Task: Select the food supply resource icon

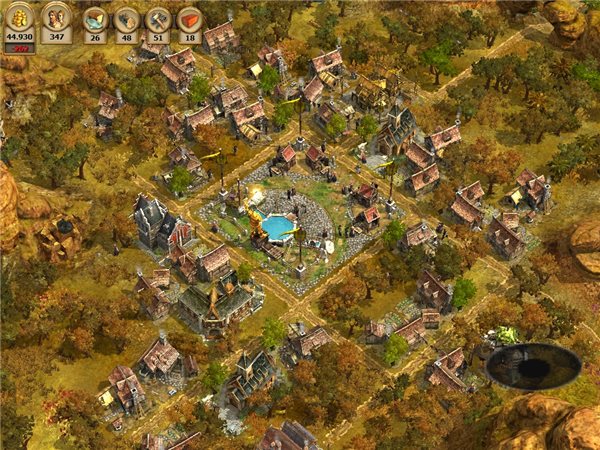Action: (x=94, y=19)
